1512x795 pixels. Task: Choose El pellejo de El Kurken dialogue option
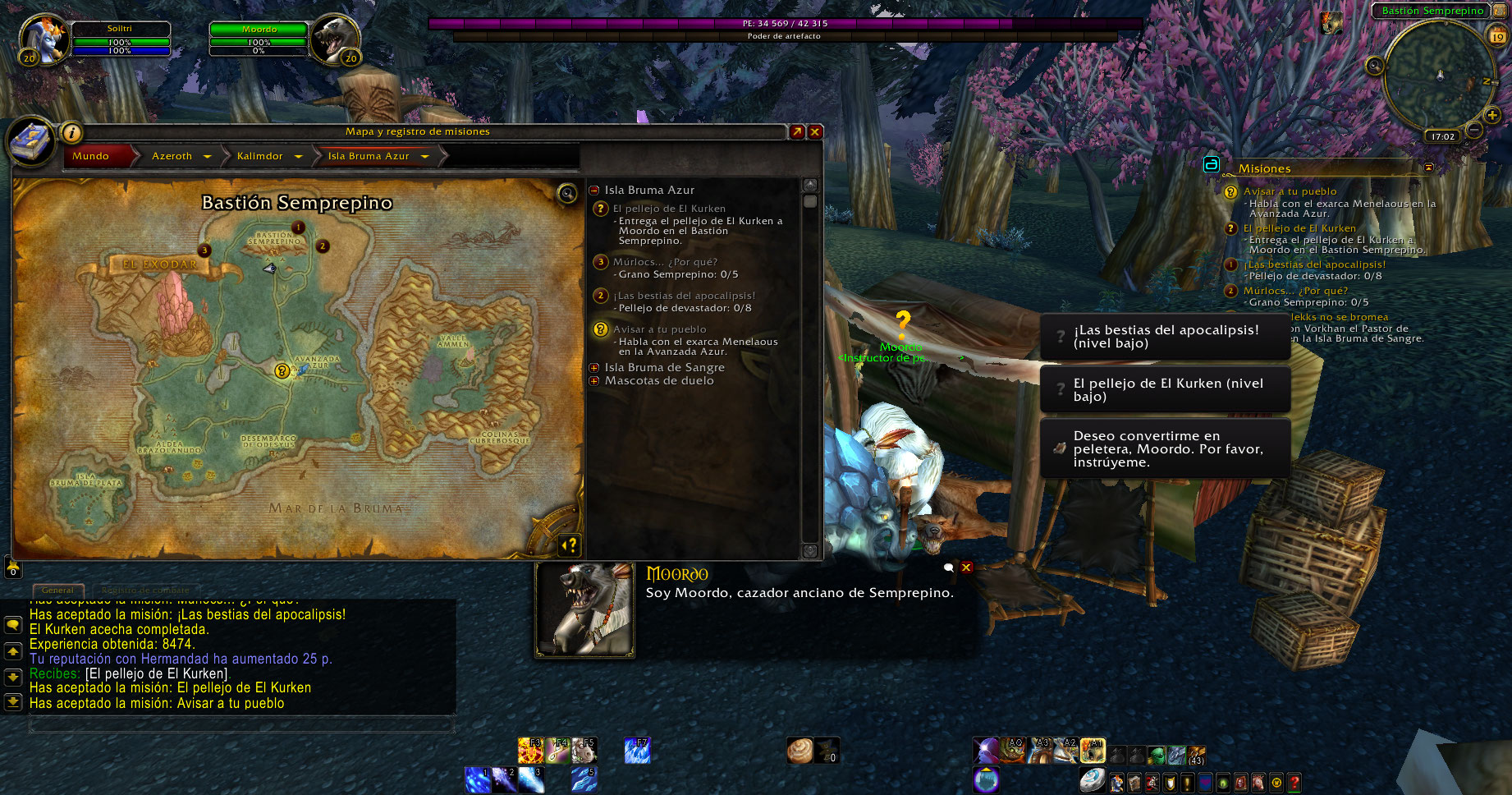click(x=1165, y=389)
